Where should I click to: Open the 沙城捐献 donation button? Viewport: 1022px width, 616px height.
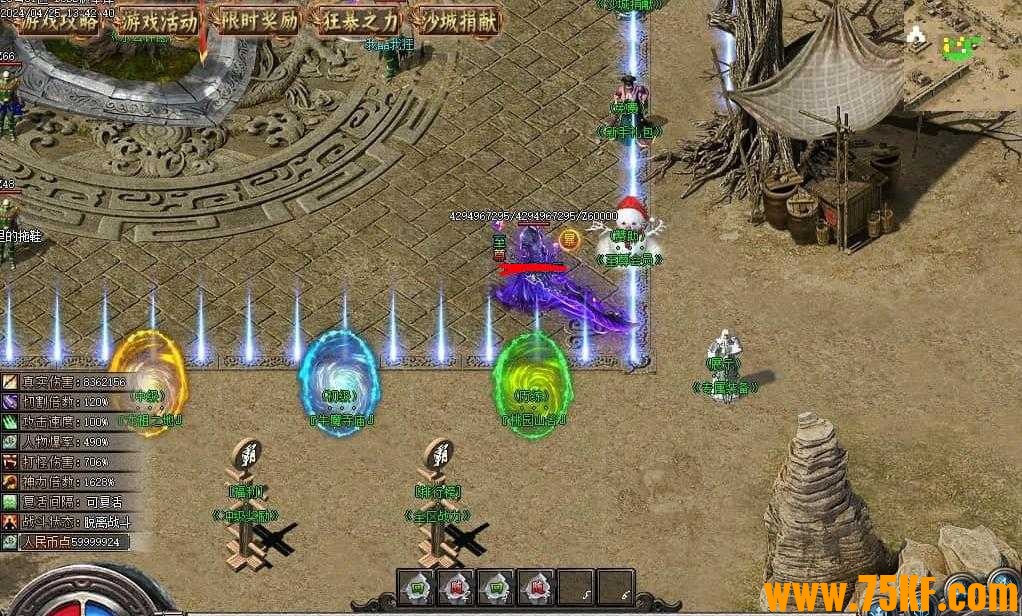pyautogui.click(x=458, y=20)
